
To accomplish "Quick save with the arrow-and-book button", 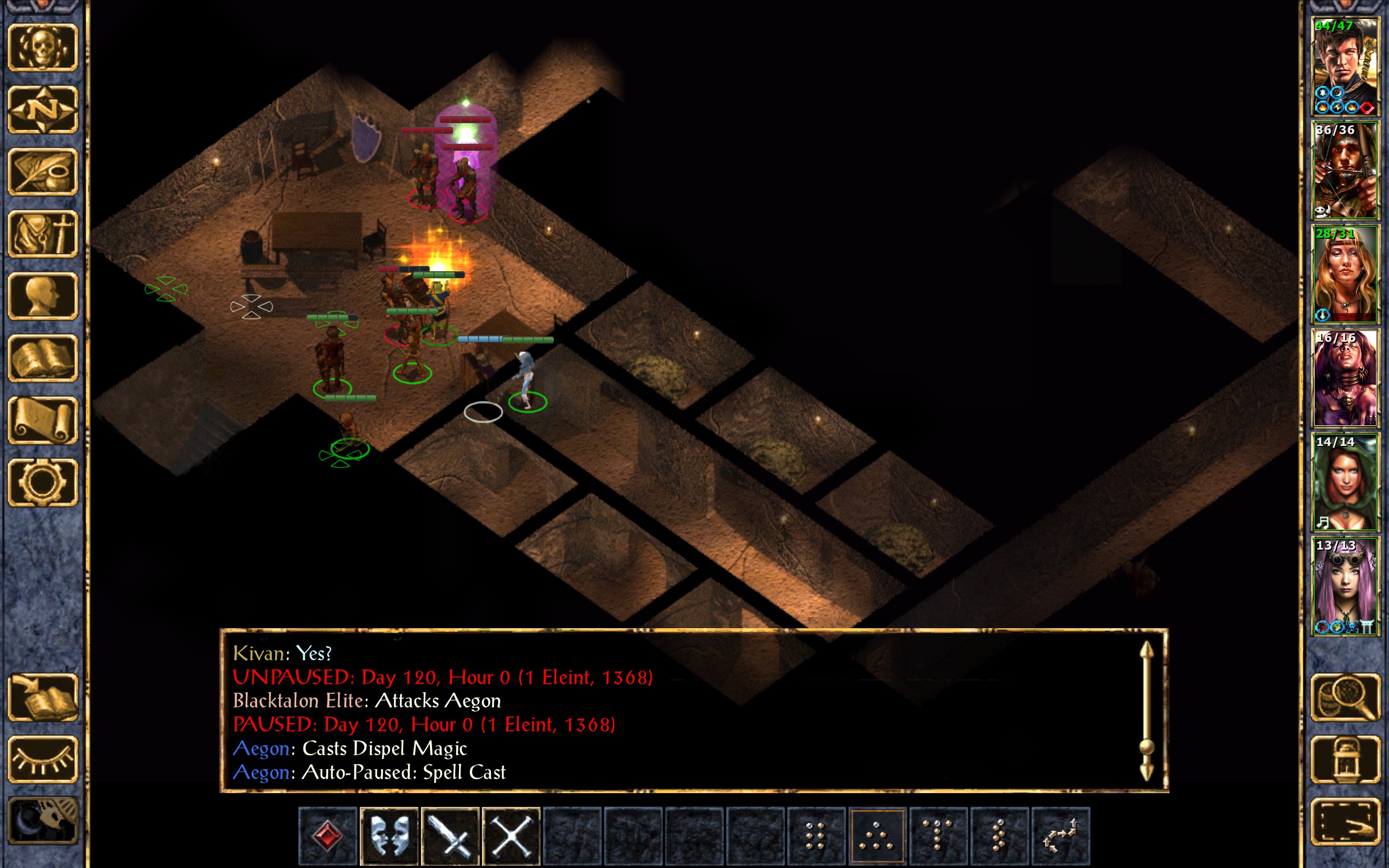I will tap(43, 697).
